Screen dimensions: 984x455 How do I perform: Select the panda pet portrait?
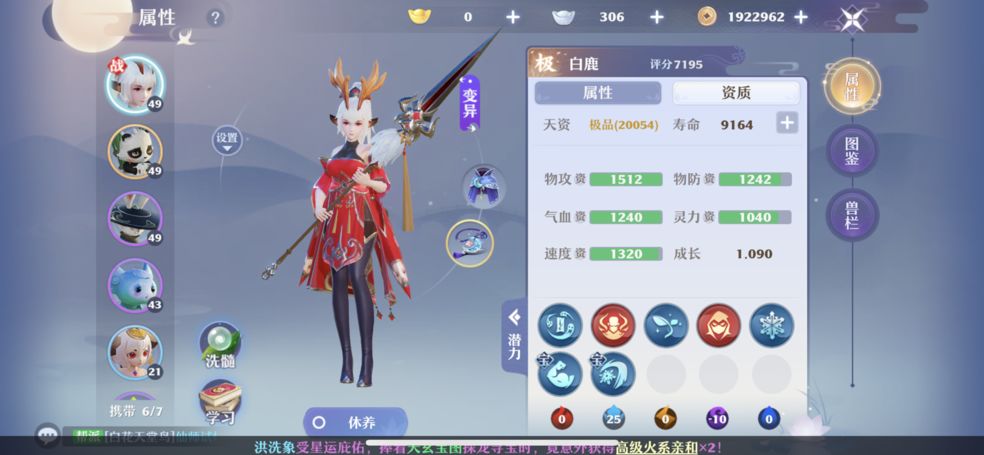click(x=135, y=151)
